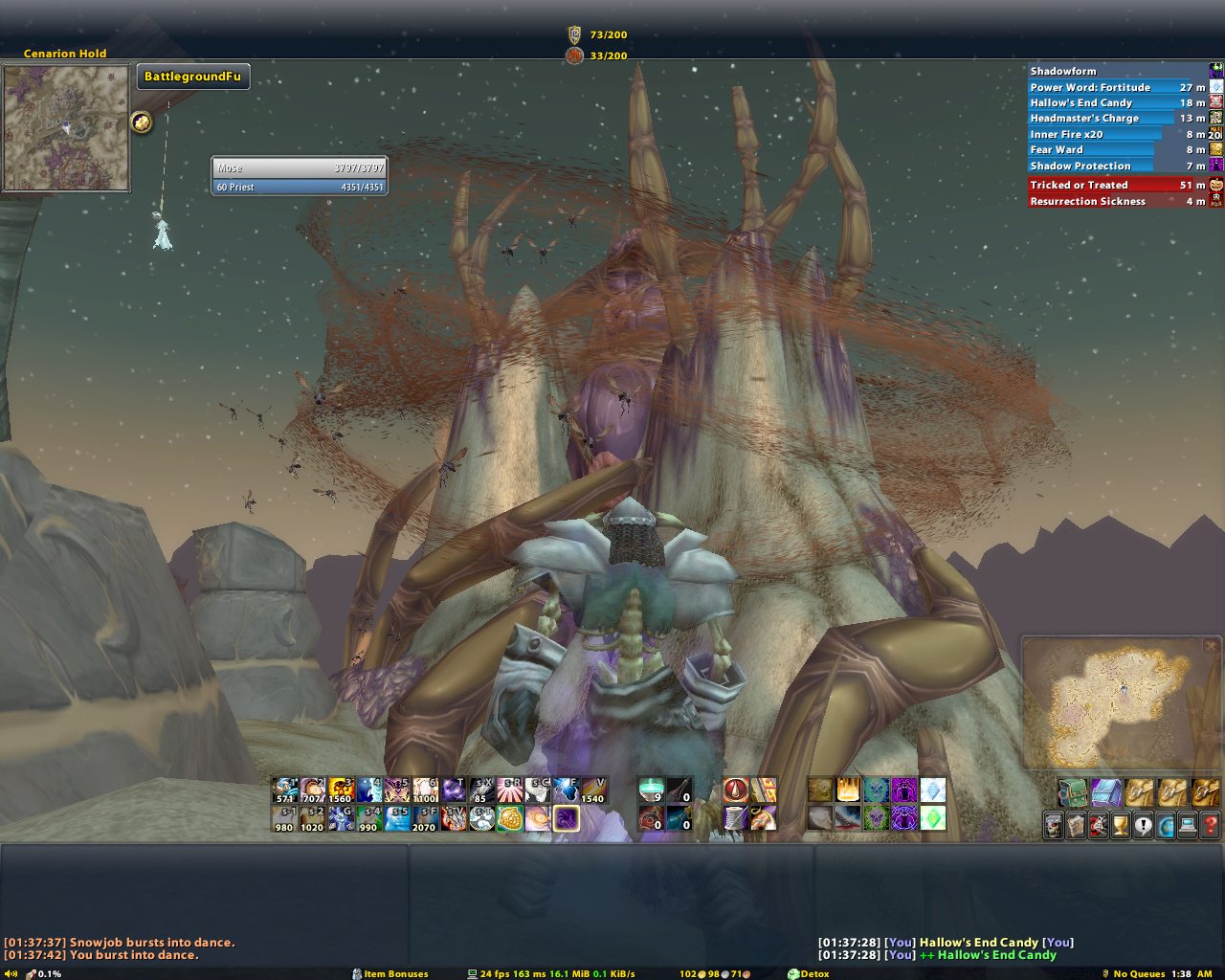Screen dimensions: 1225x980
Task: Open the quest log exclamation button
Action: [1143, 824]
